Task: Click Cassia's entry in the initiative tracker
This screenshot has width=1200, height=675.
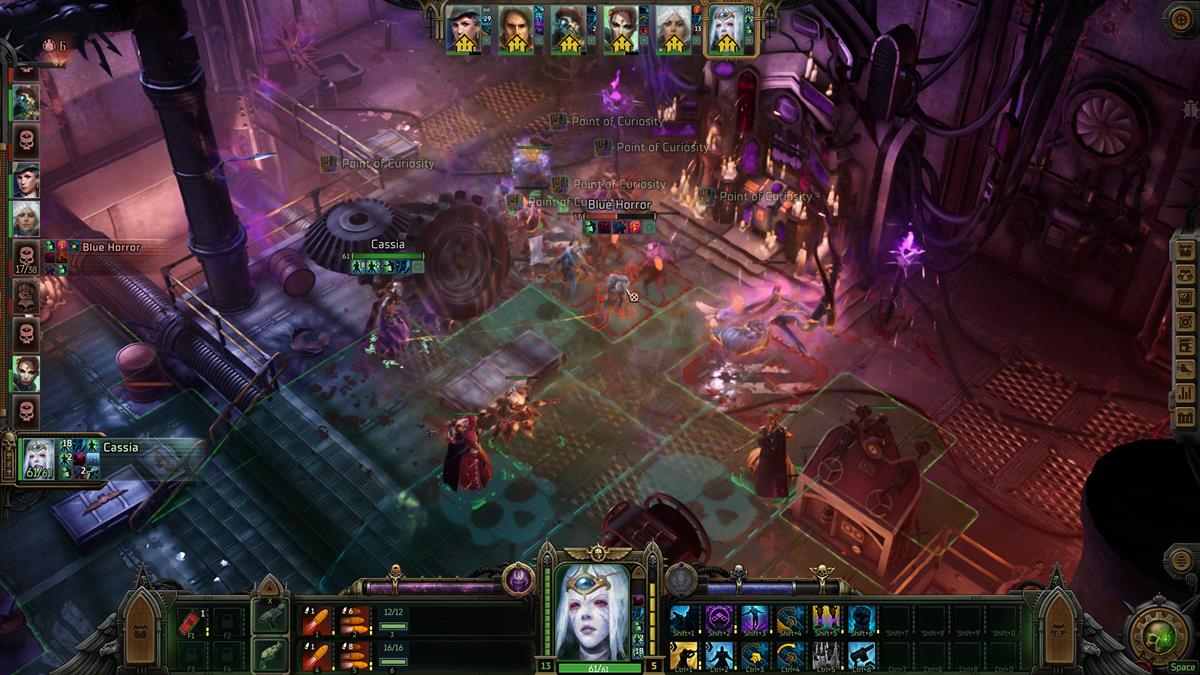Action: [x=40, y=458]
